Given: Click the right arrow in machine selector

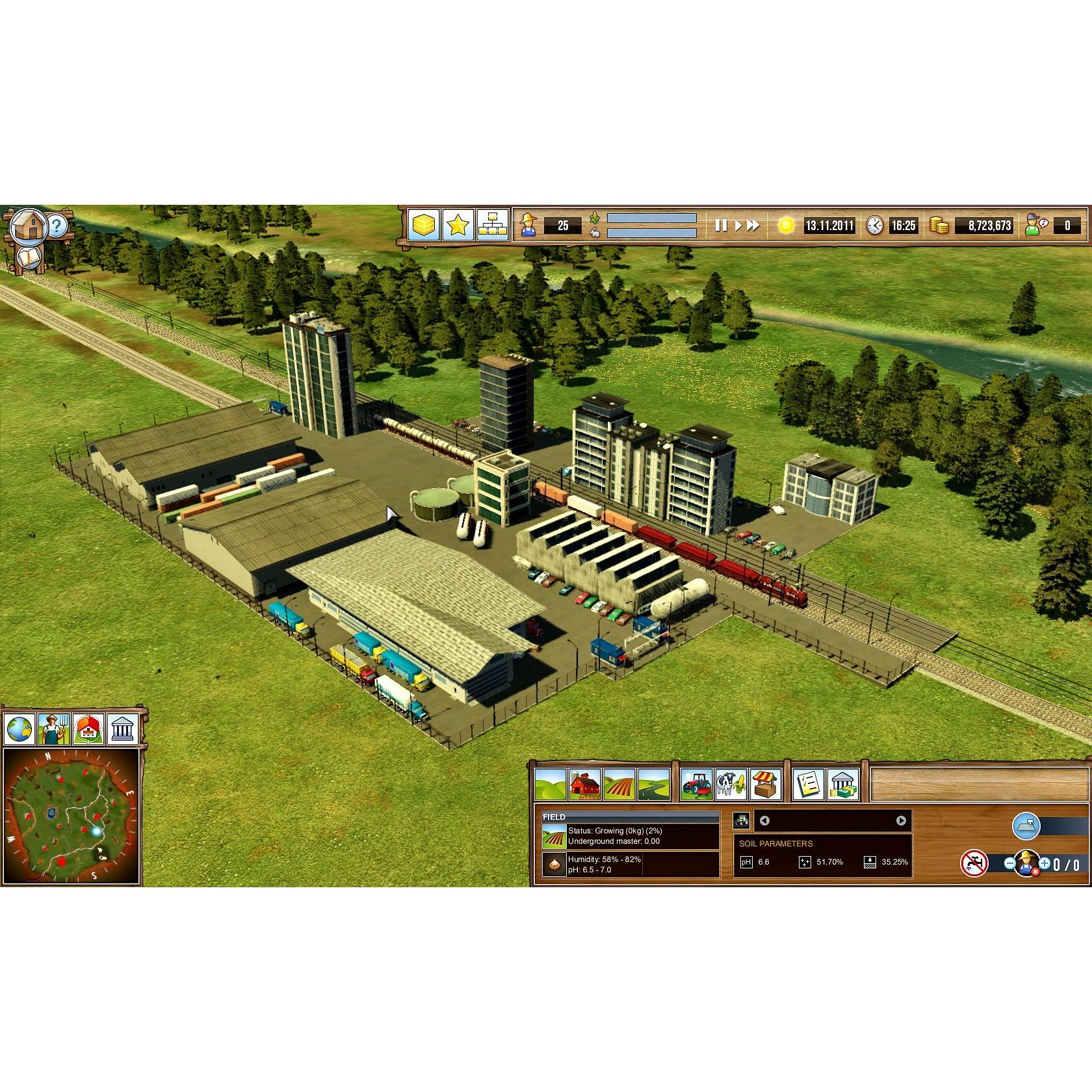Looking at the screenshot, I should click(901, 821).
